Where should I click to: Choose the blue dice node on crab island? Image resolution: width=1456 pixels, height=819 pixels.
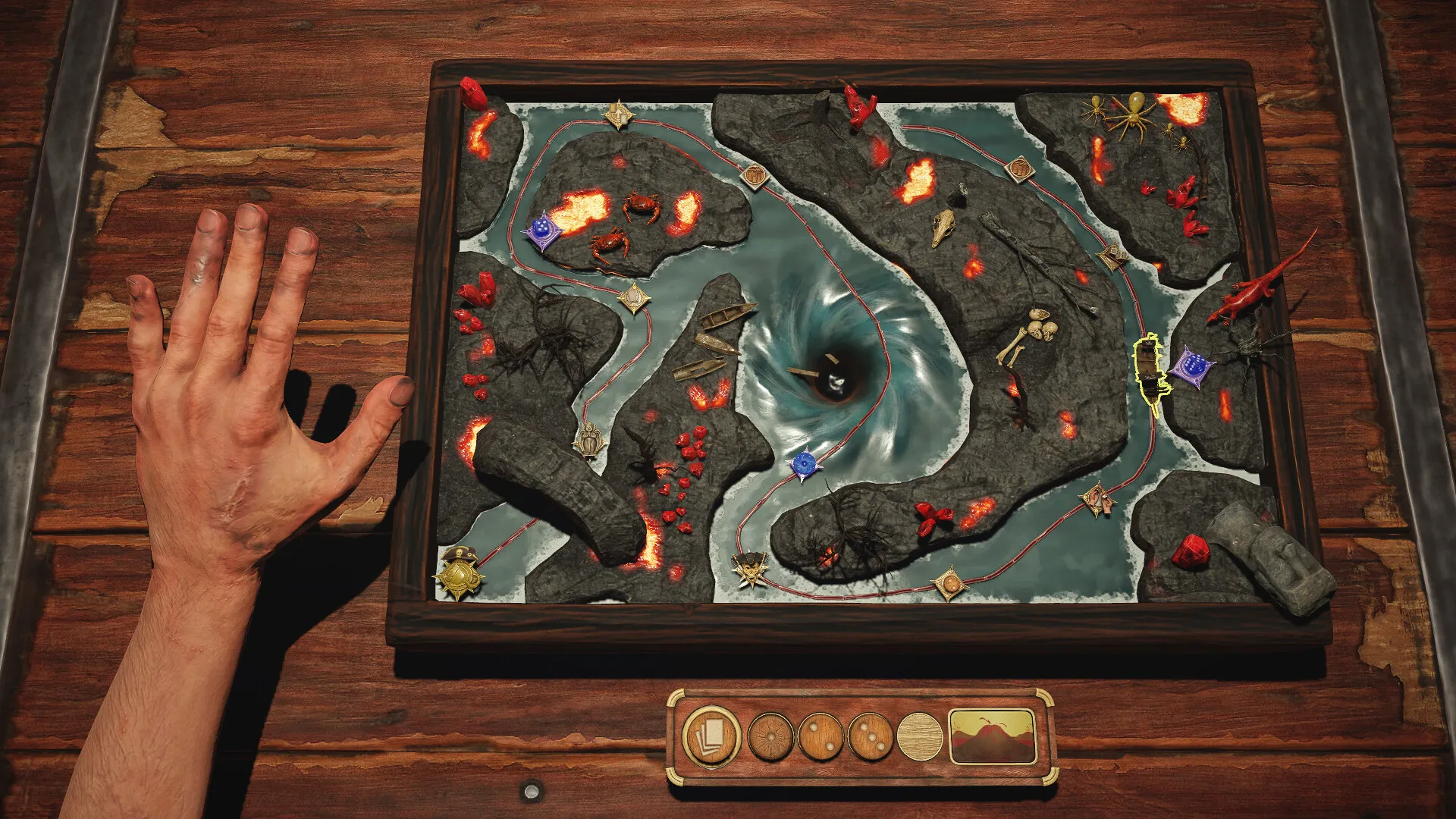(x=541, y=231)
